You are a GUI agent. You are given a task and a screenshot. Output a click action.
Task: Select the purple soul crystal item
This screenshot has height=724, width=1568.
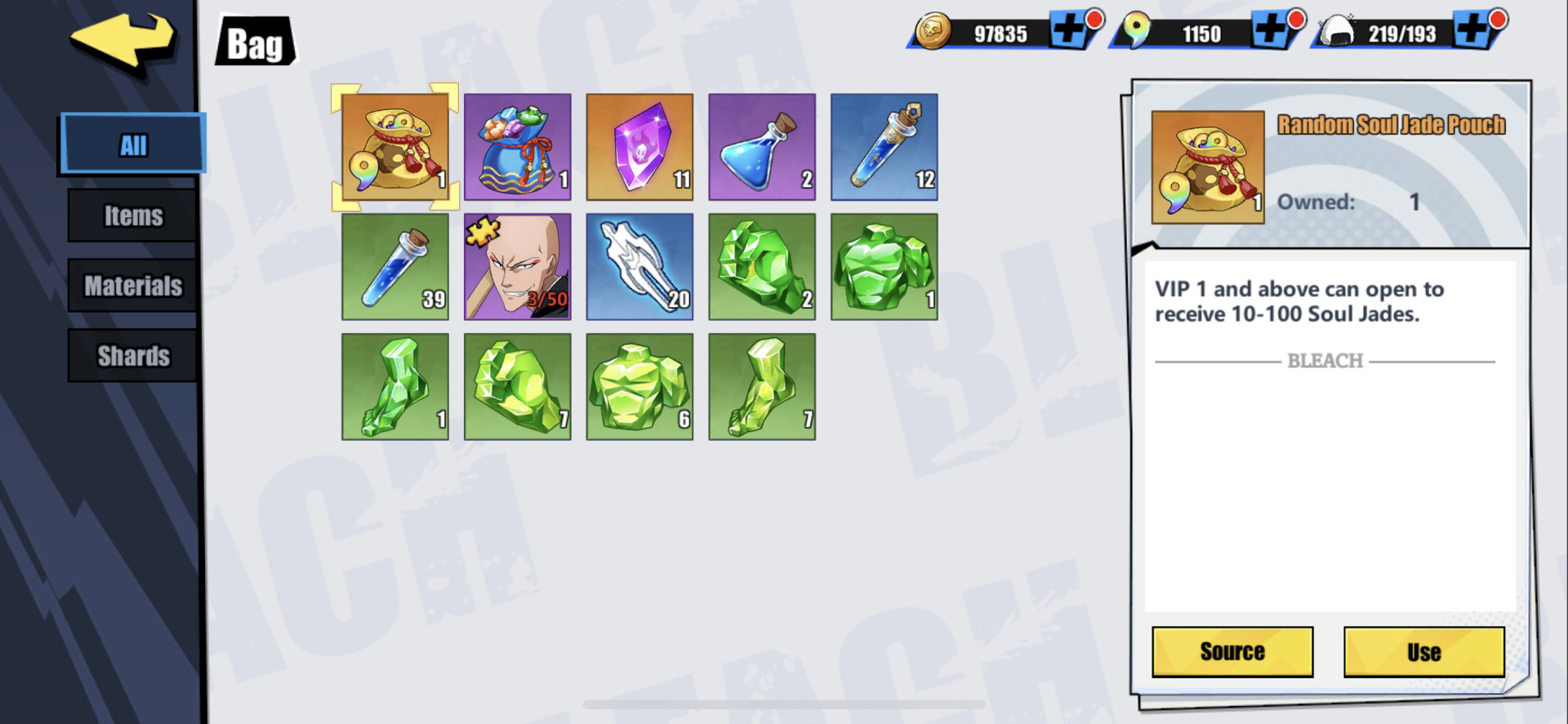639,147
